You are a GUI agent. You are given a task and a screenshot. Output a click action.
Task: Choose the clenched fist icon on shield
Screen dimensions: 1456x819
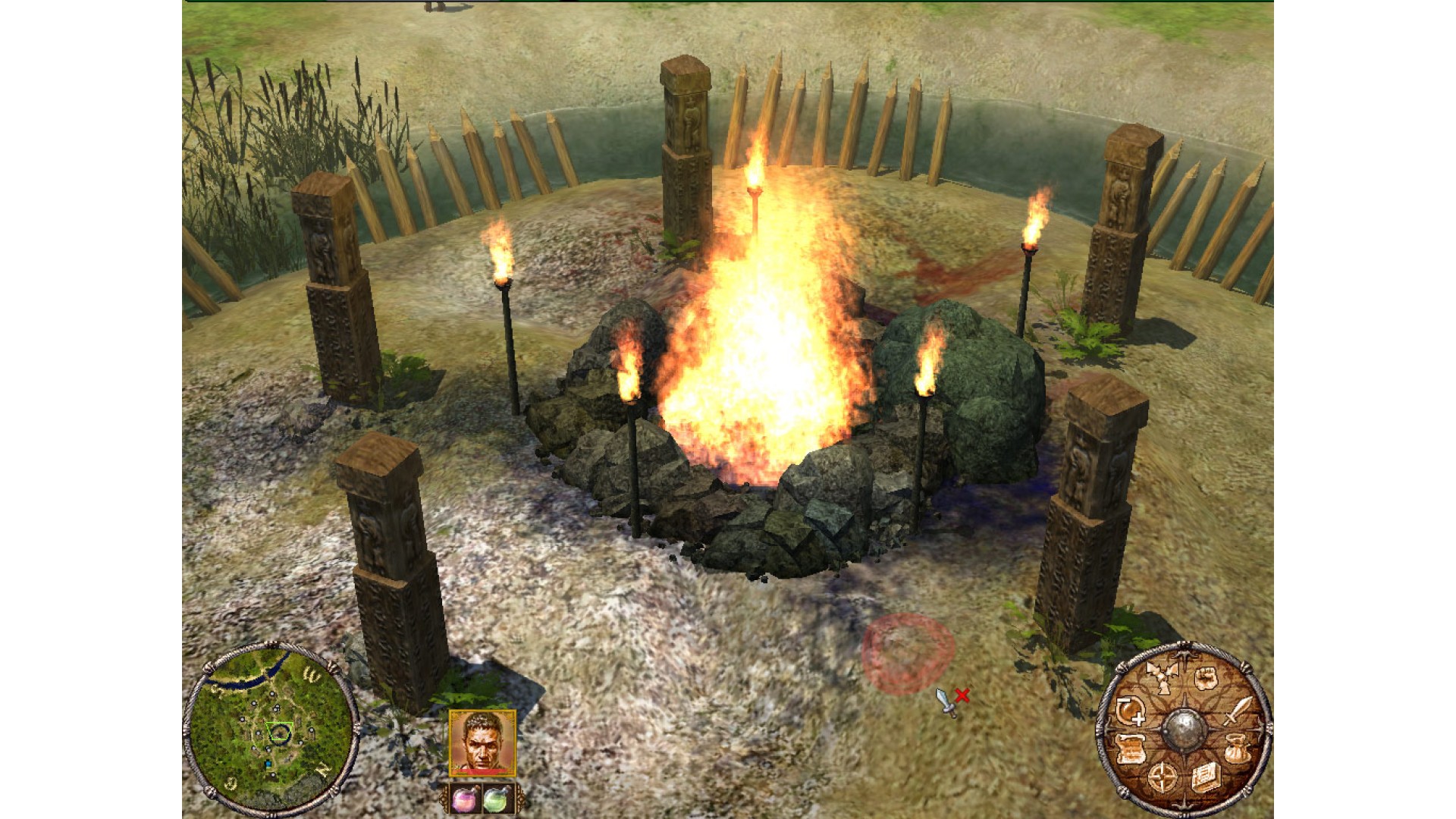[1206, 678]
